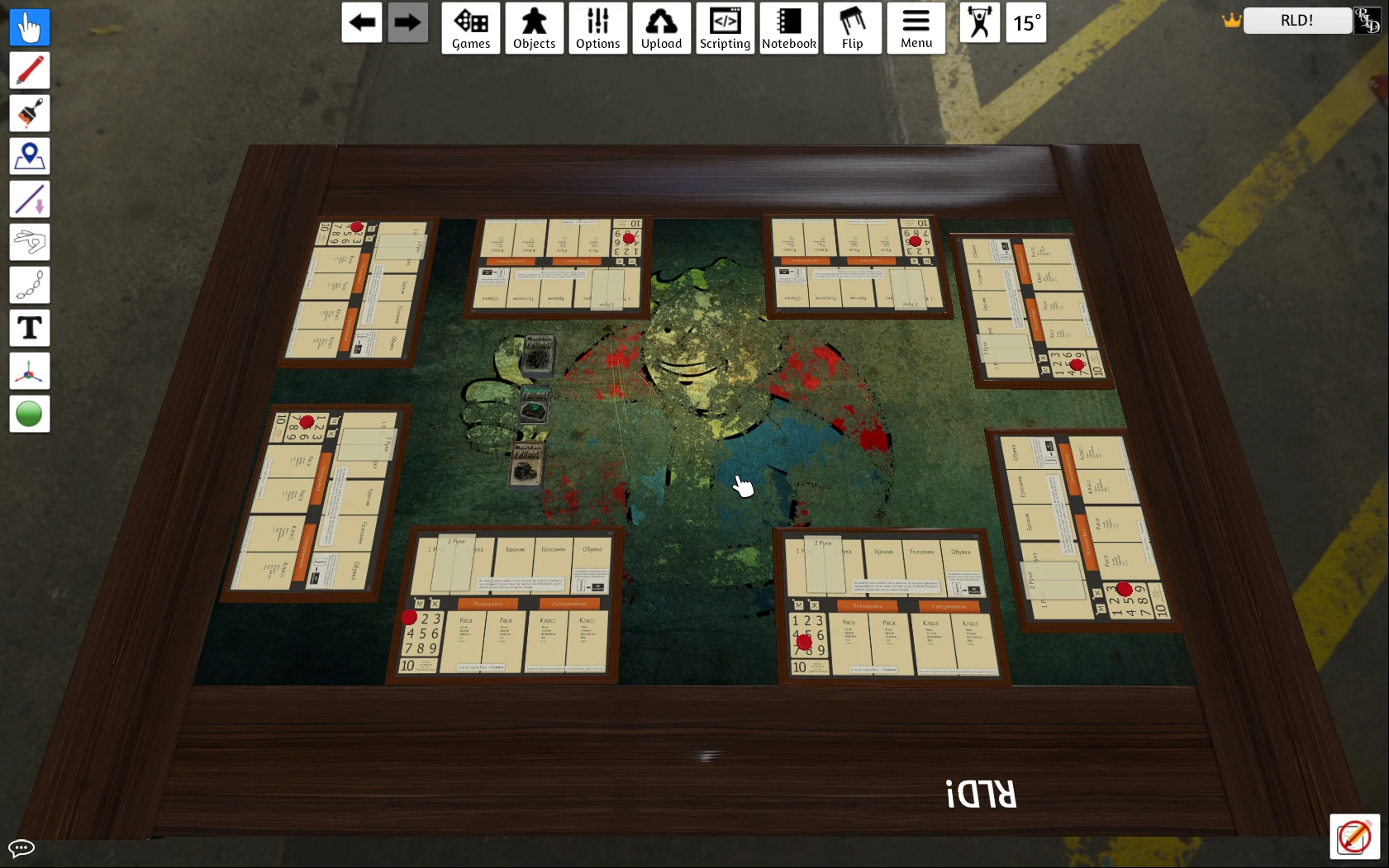
Task: Open the Paint brush decal tool
Action: 29,113
